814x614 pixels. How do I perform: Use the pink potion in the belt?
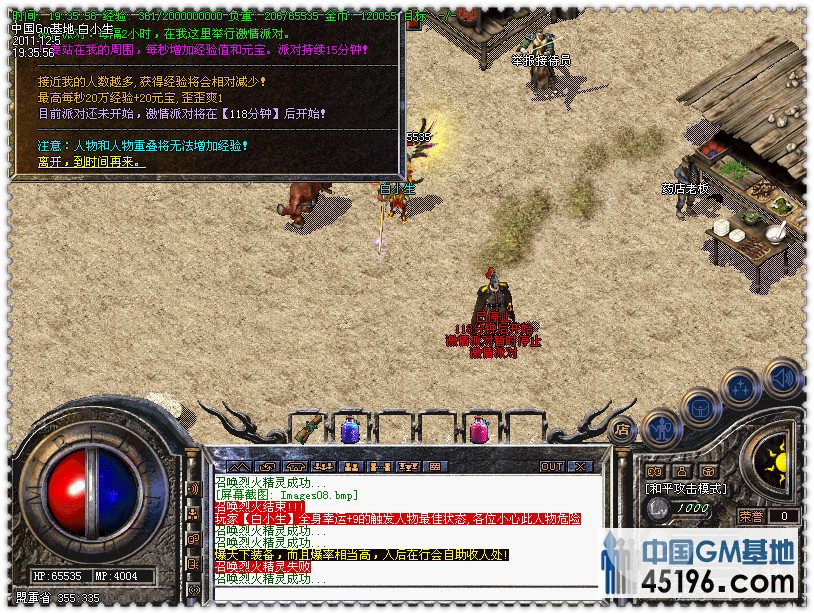tap(479, 431)
